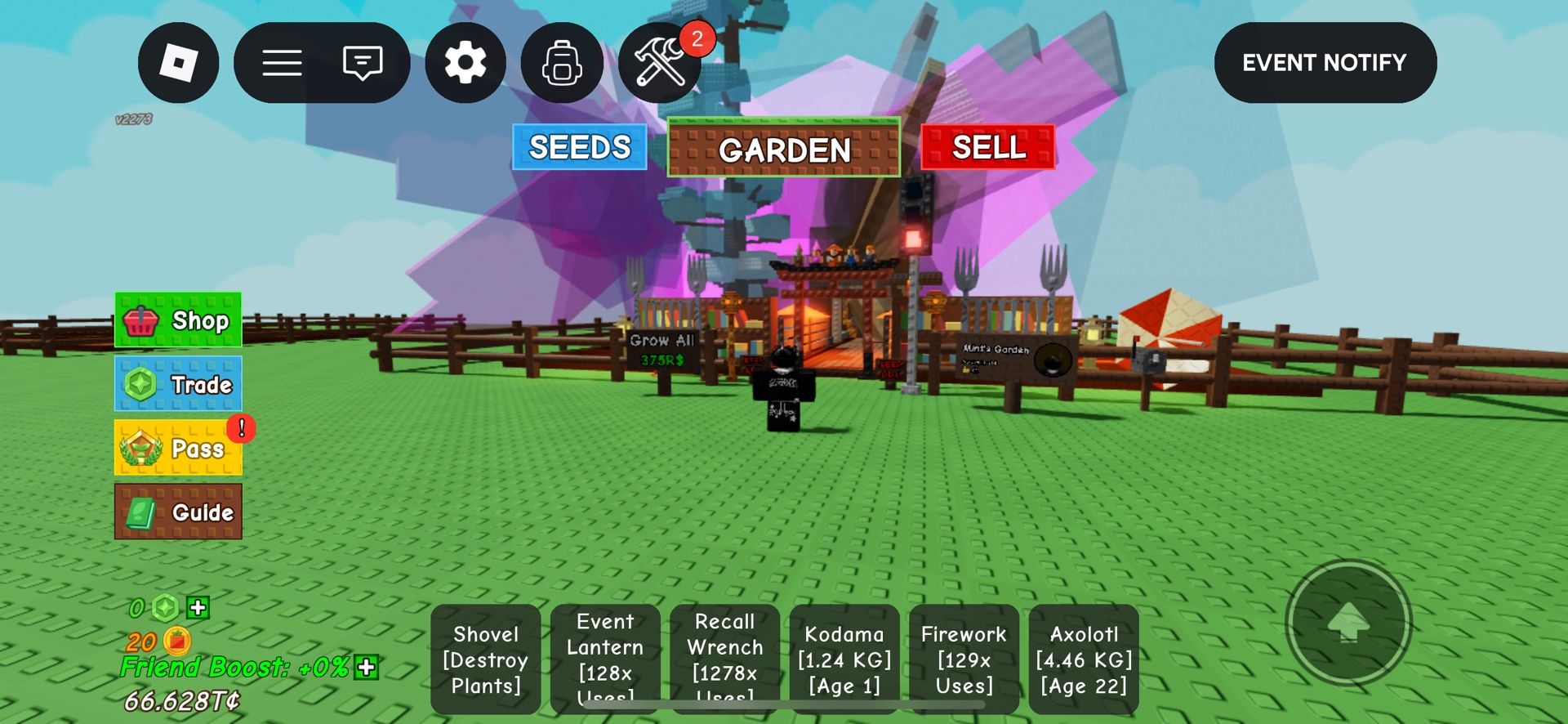Image resolution: width=1568 pixels, height=724 pixels.
Task: Open the backpack inventory icon
Action: [x=562, y=62]
